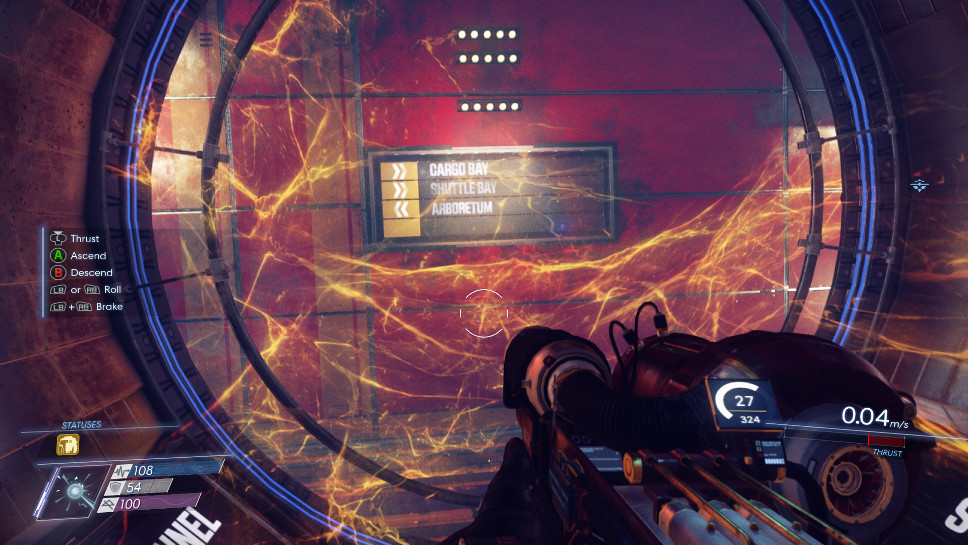This screenshot has width=968, height=545.
Task: Click the yellow status effect icon
Action: click(68, 444)
